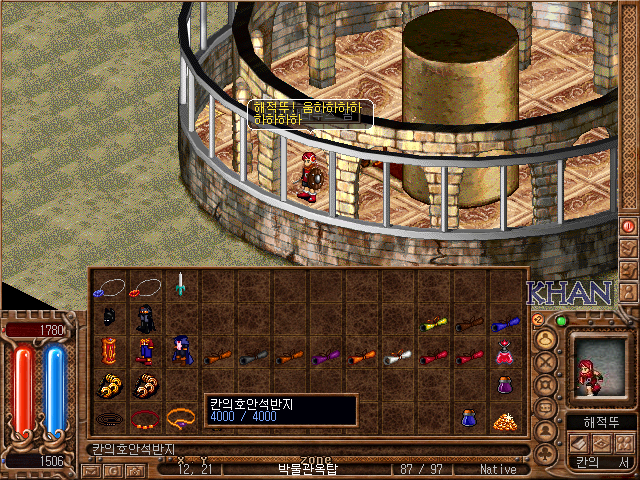The image size is (640, 480).
Task: Select the orange tiger-eye ring
Action: (x=180, y=416)
